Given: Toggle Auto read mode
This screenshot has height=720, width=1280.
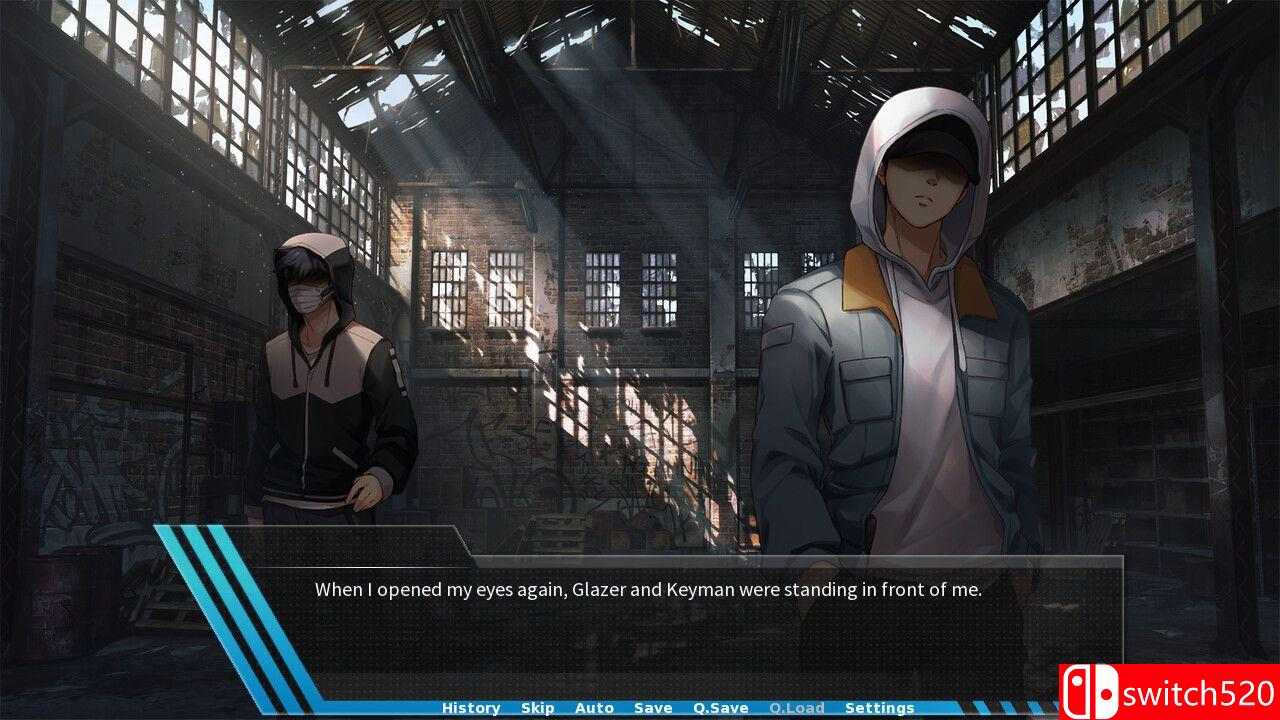Looking at the screenshot, I should (595, 707).
